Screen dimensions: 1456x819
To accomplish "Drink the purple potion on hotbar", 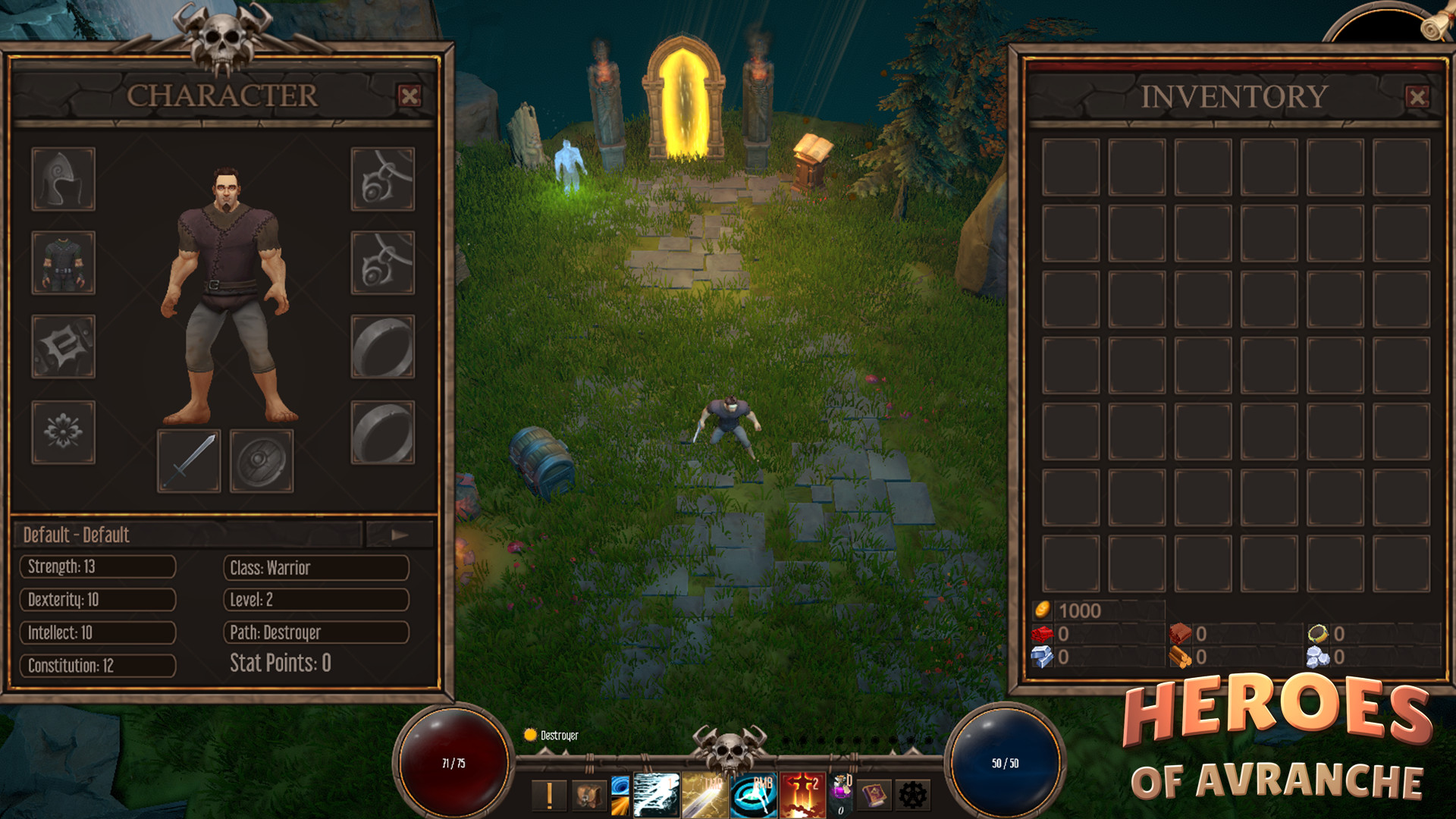I will coord(840,792).
